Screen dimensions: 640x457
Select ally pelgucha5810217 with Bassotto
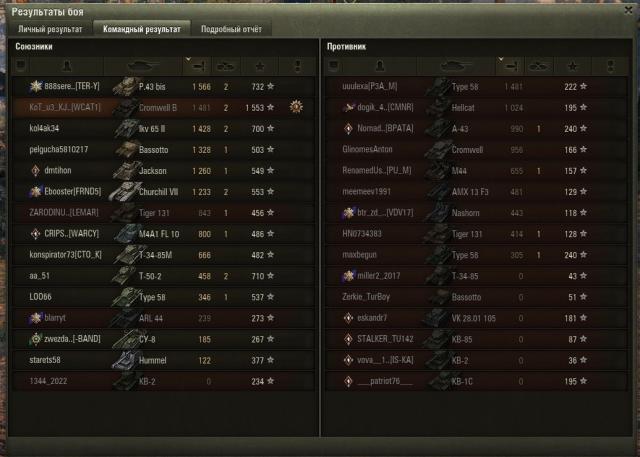point(160,149)
